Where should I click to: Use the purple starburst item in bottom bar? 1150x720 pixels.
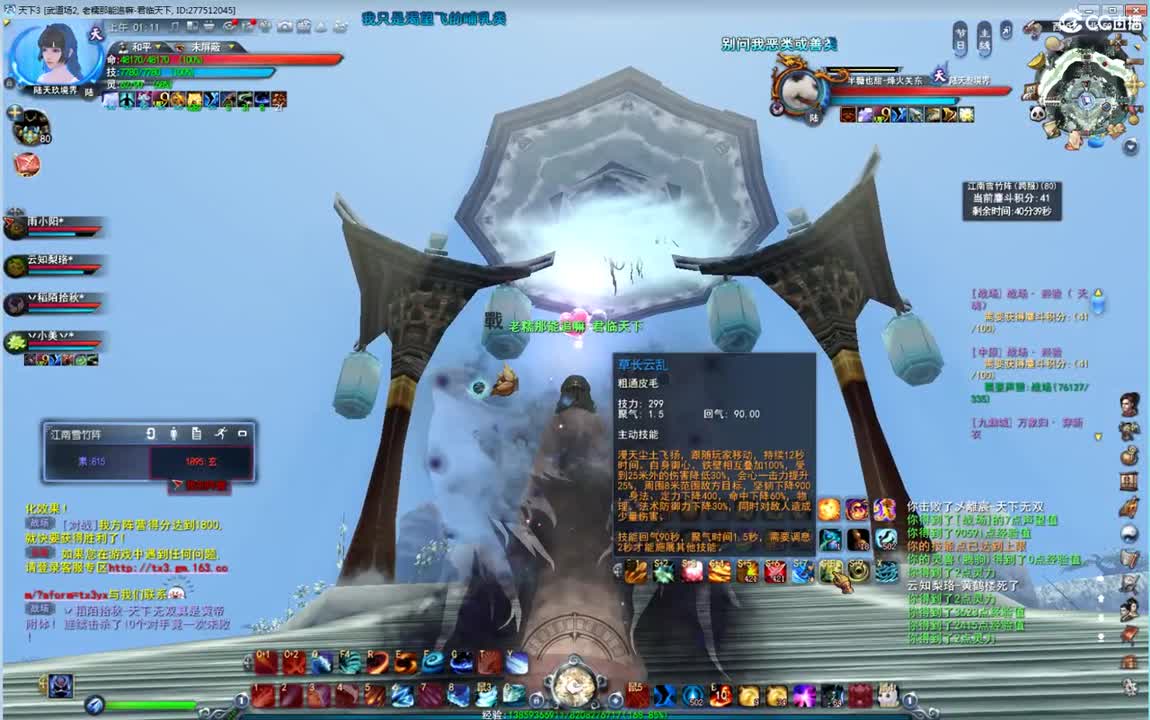(x=804, y=695)
